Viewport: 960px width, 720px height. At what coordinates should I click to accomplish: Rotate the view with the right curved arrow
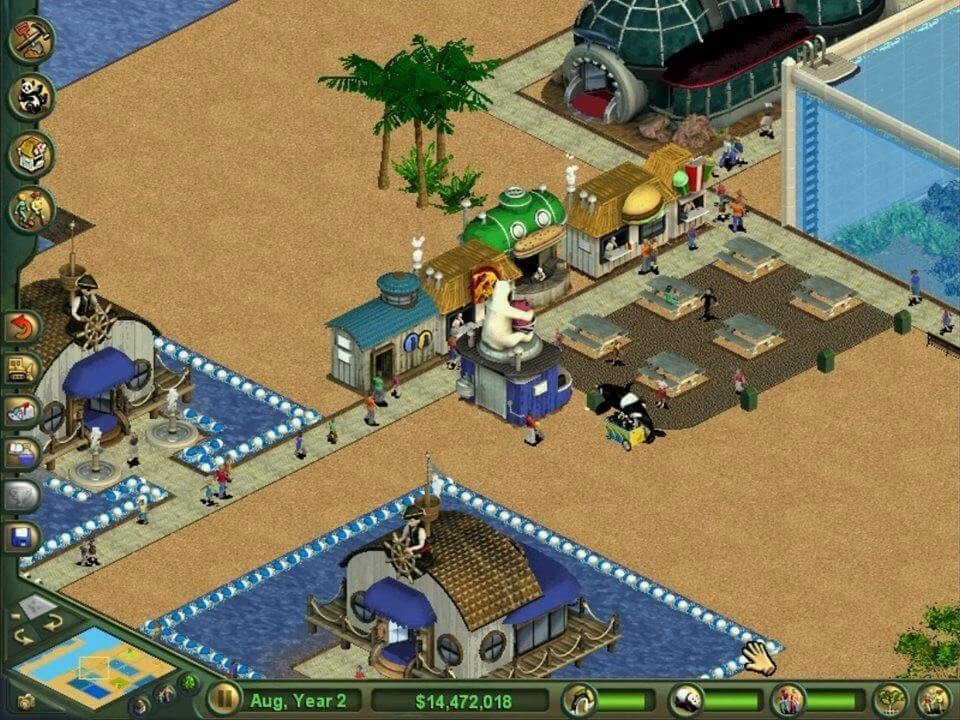[52, 621]
